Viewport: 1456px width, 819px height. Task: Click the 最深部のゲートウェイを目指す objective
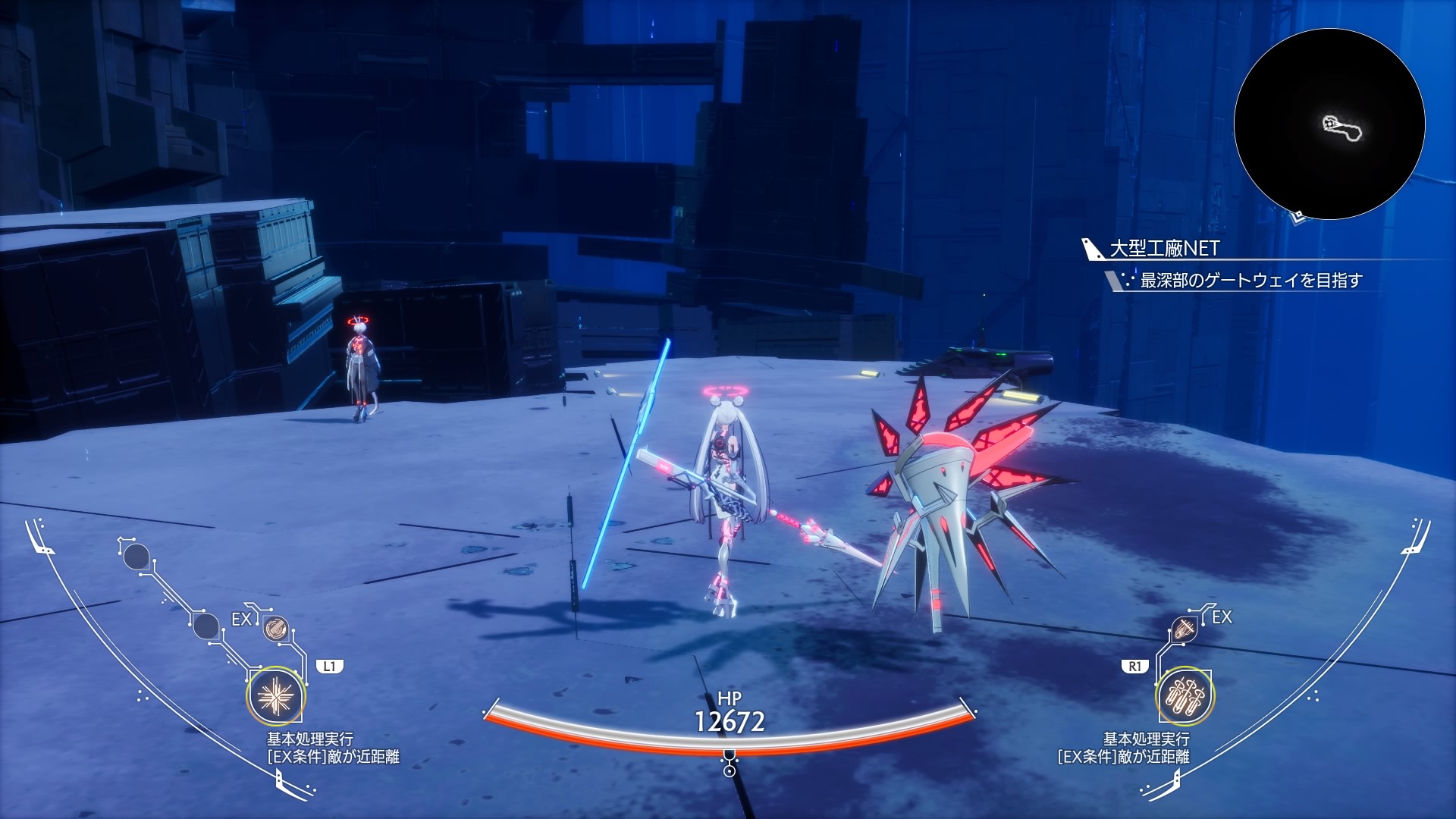pyautogui.click(x=1250, y=281)
